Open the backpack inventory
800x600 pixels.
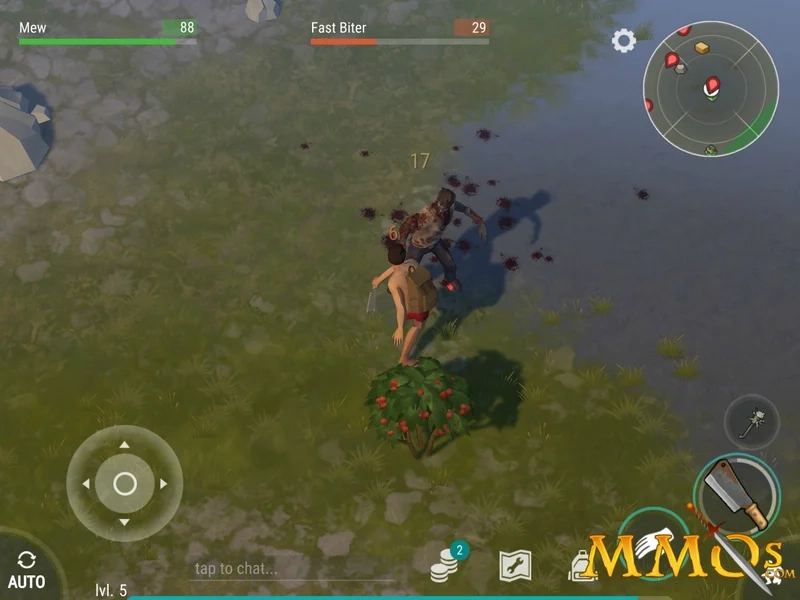(582, 566)
